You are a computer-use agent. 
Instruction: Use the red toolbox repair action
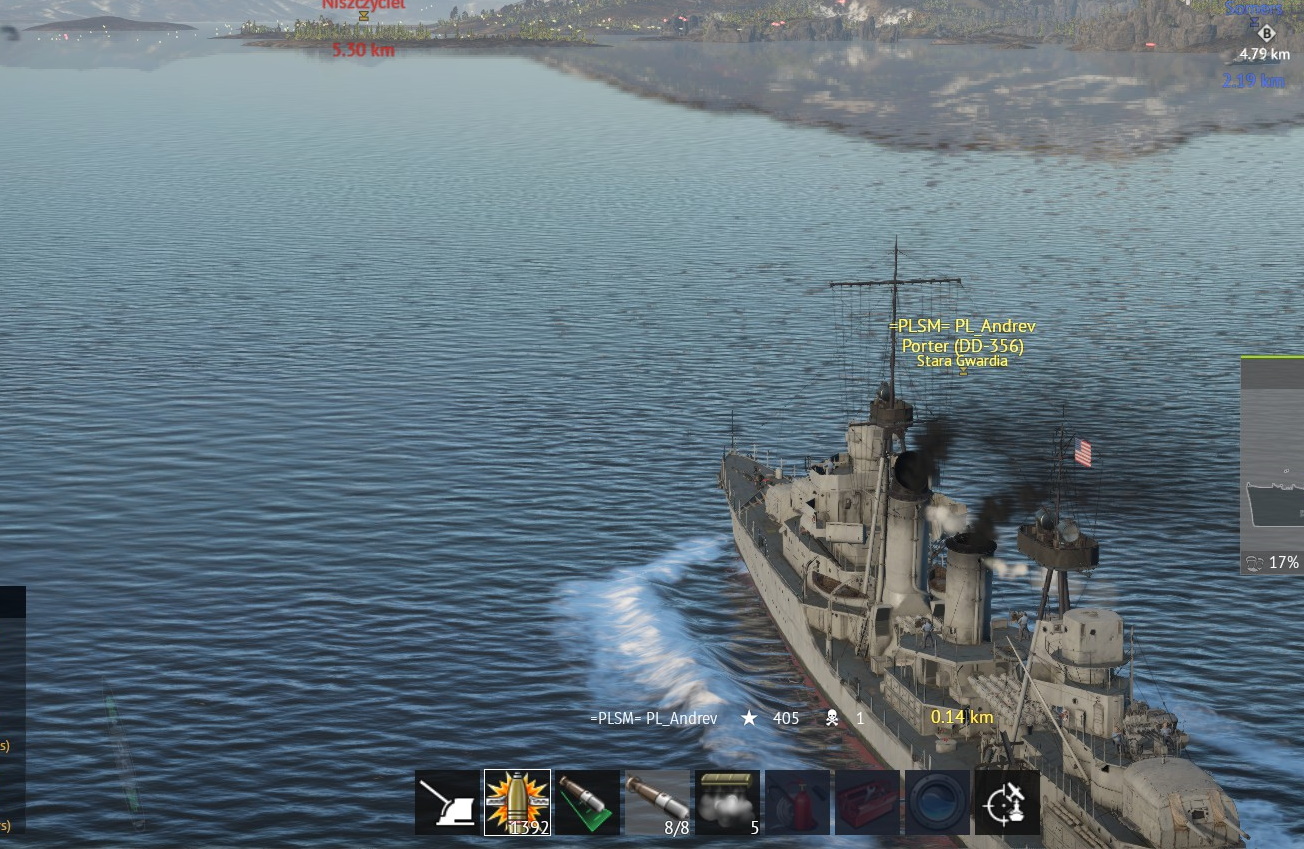[x=867, y=802]
